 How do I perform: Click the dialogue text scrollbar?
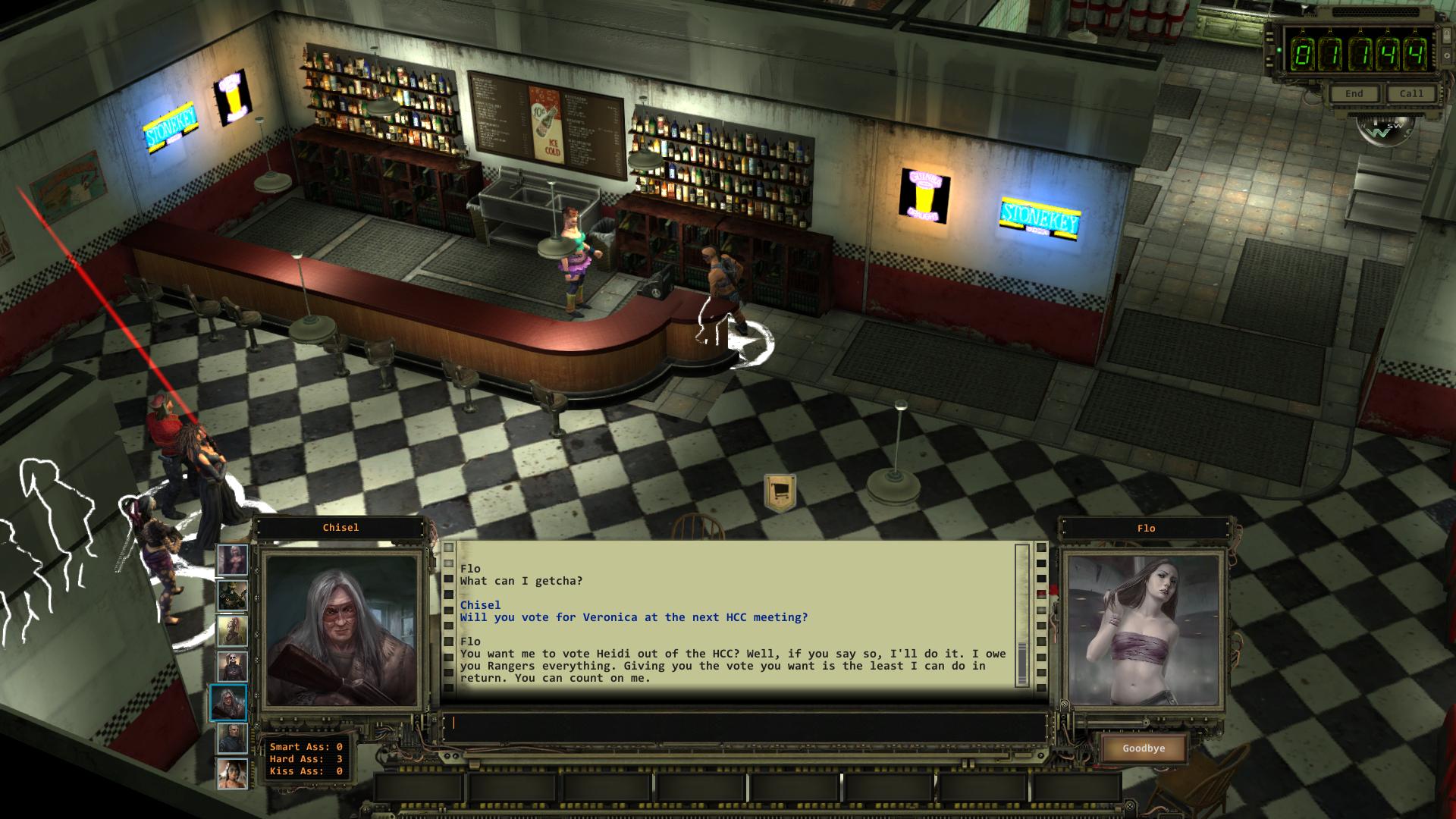pos(1022,614)
